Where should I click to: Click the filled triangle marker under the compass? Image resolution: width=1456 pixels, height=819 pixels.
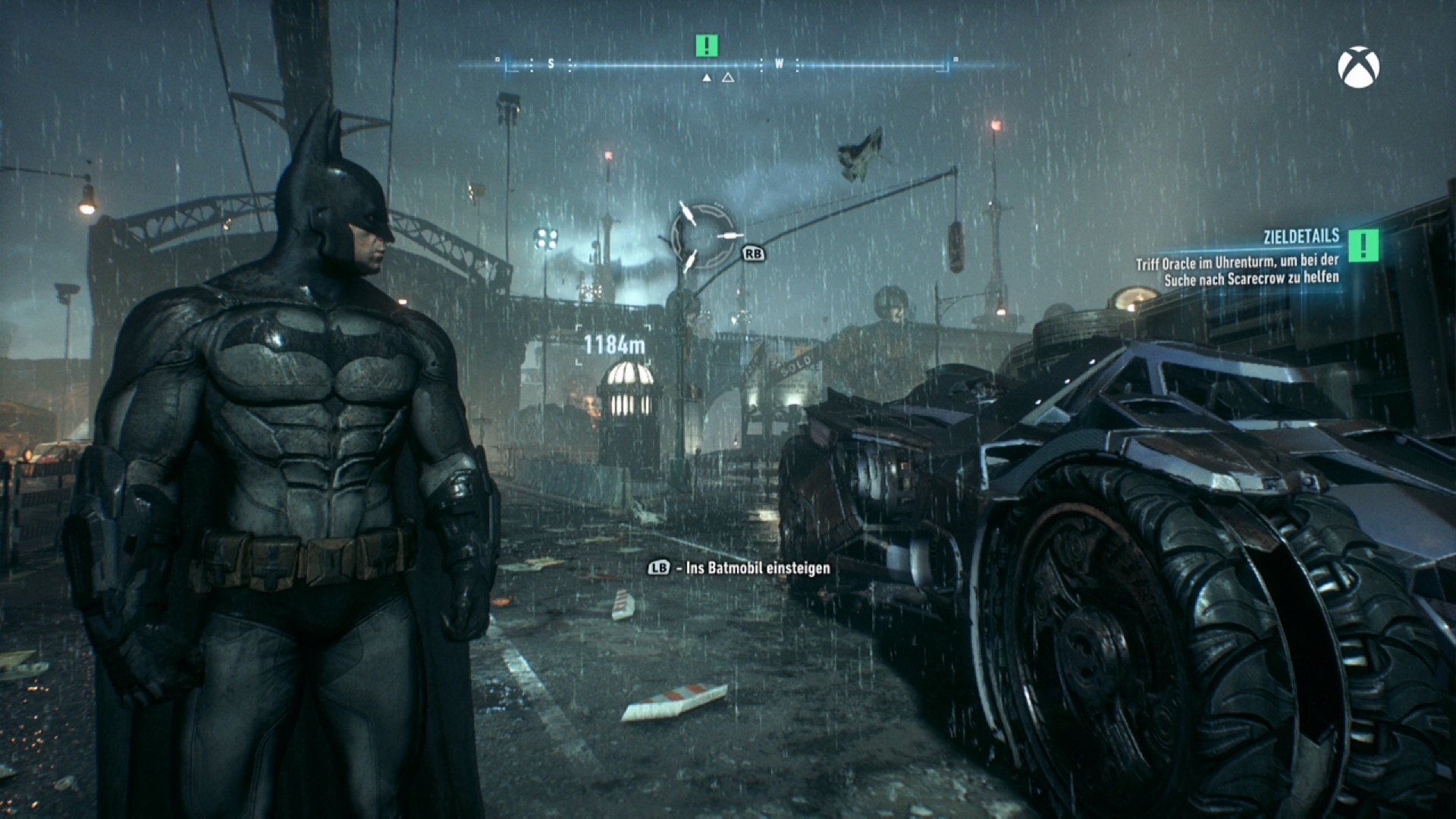[708, 77]
